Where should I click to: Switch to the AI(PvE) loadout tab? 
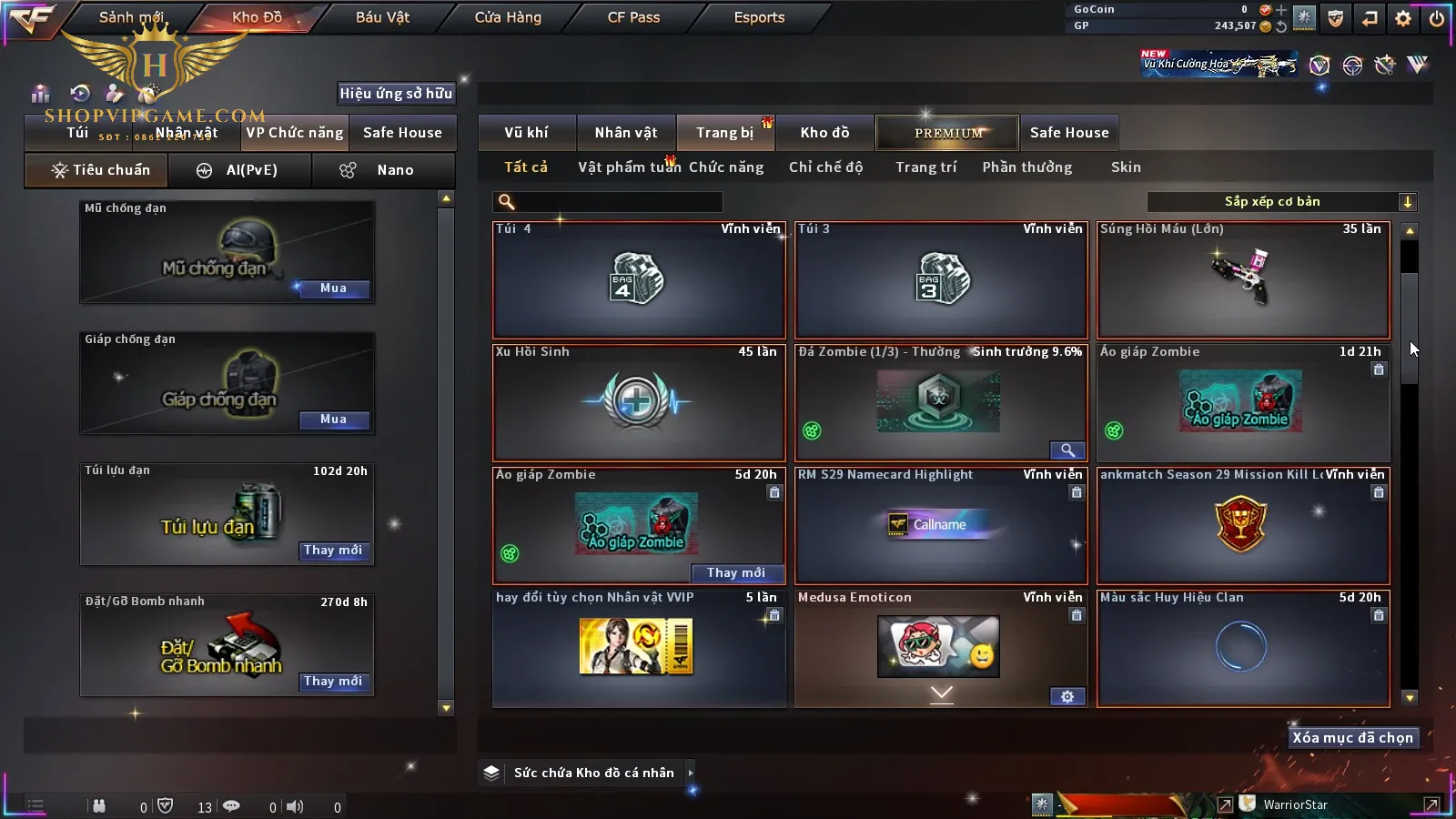click(x=240, y=170)
